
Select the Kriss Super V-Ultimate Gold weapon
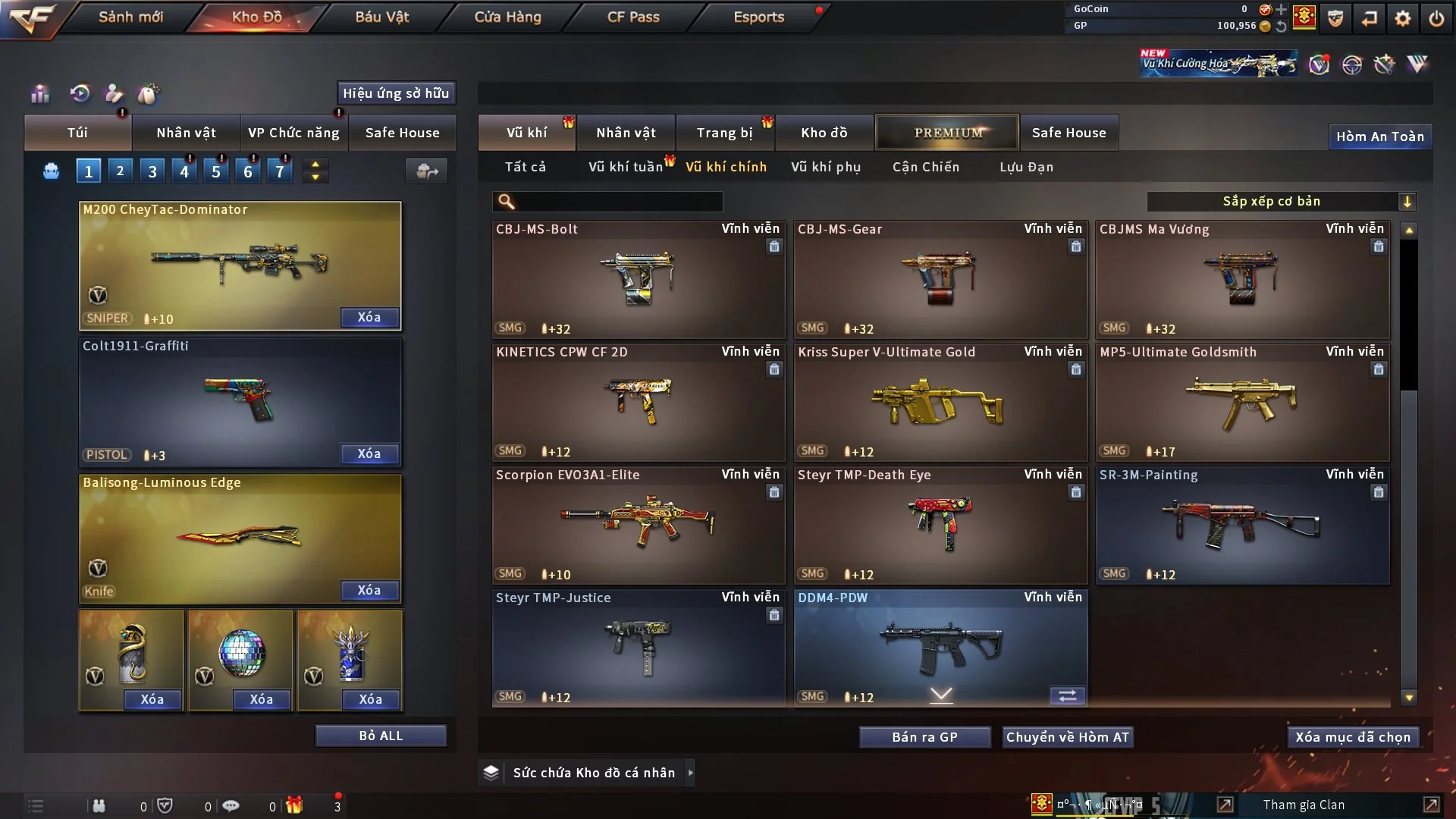940,403
